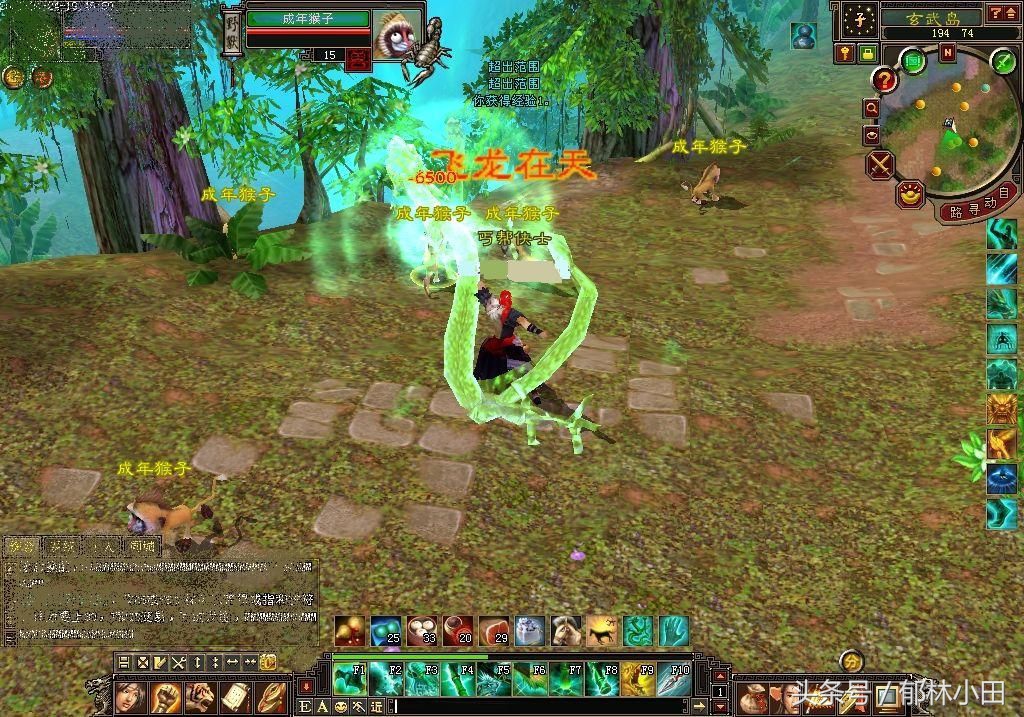
Task: Toggle the yellow padlock button
Action: click(x=867, y=53)
